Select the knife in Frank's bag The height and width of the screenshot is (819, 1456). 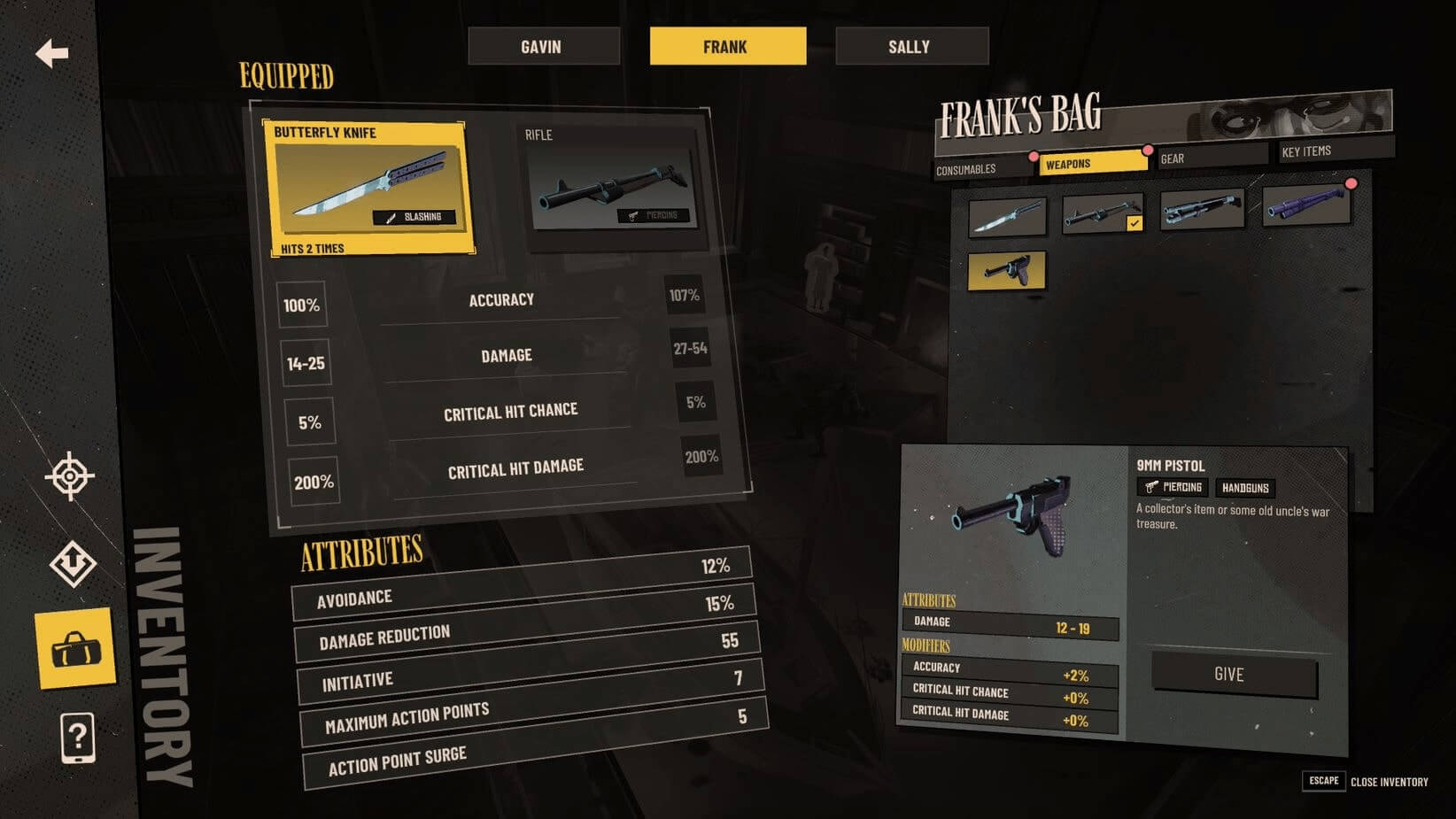point(1008,217)
